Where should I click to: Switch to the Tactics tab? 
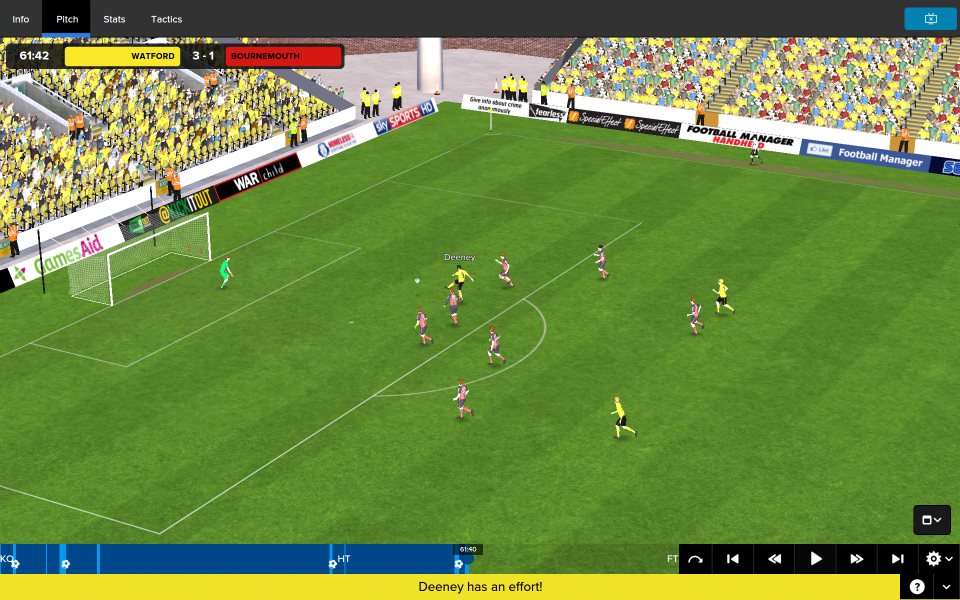point(166,19)
